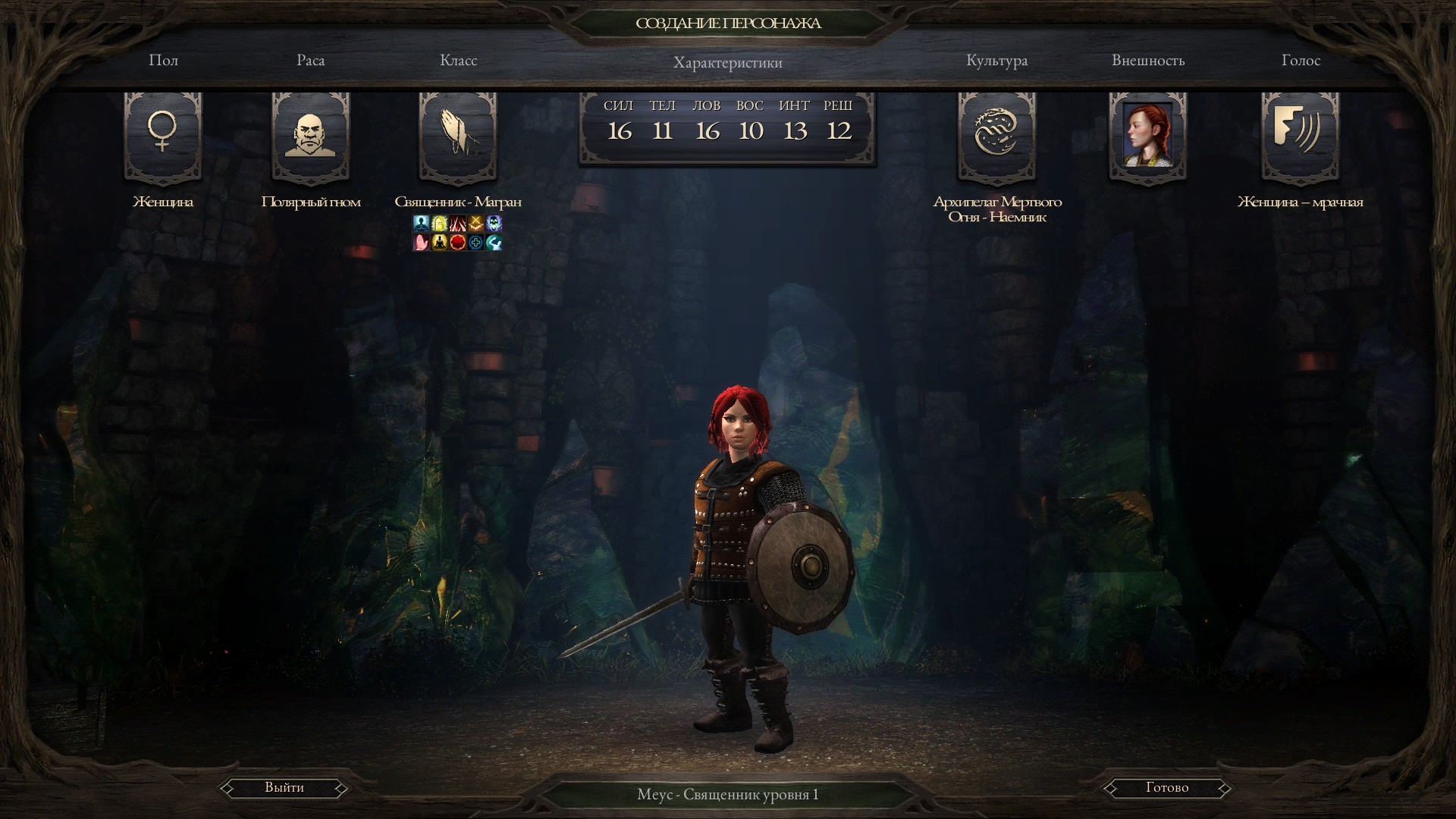
Task: Select the red-haired character portrait
Action: [1147, 135]
